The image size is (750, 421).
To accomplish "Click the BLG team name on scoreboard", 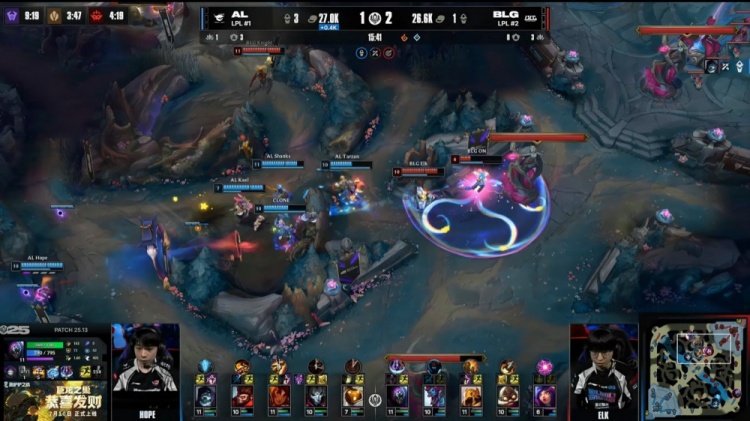I will pyautogui.click(x=505, y=14).
